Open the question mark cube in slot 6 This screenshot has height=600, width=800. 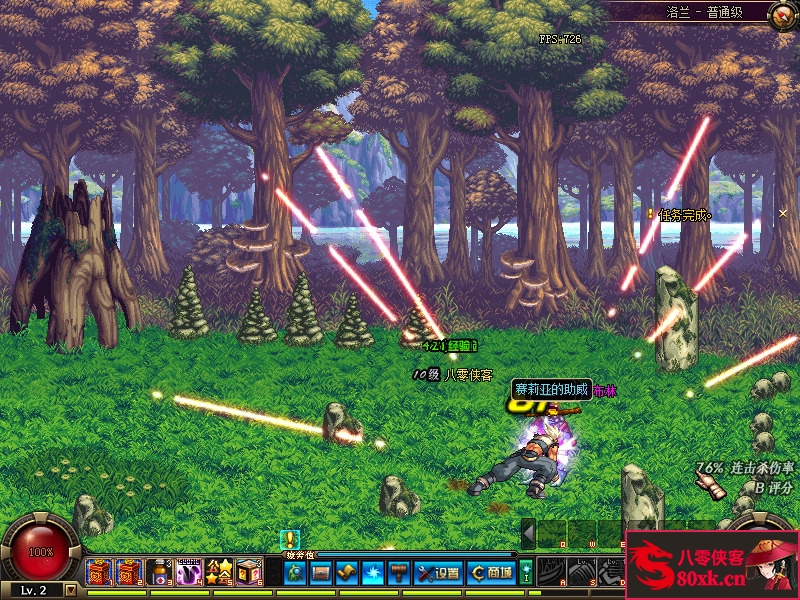tap(248, 572)
